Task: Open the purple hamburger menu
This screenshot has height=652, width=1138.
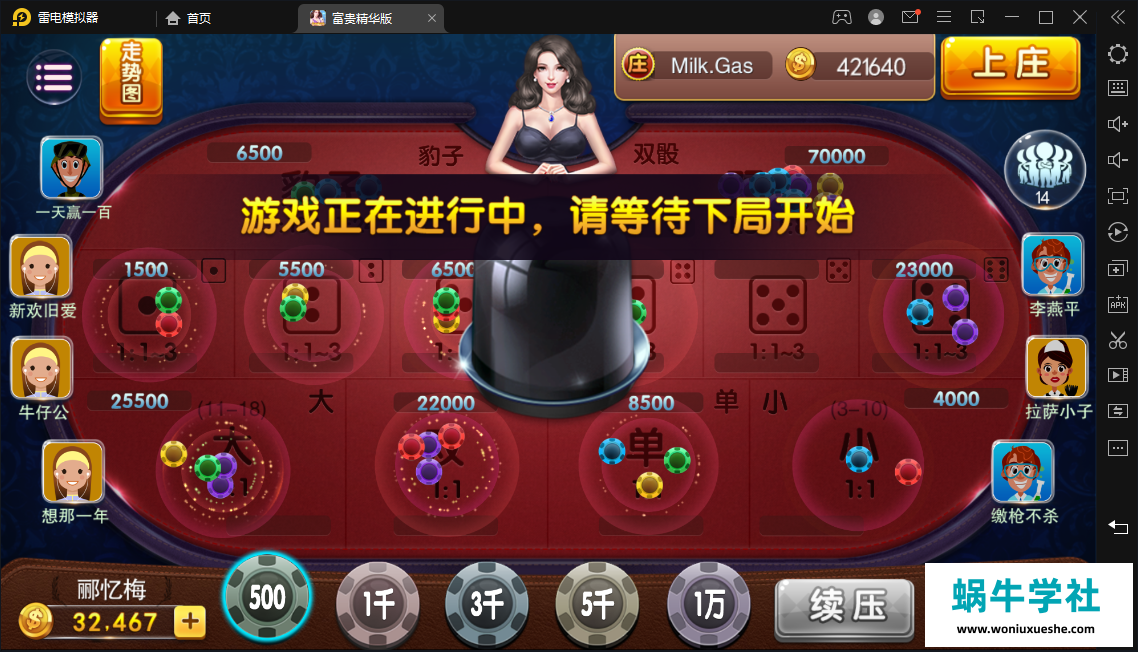Action: [x=54, y=77]
